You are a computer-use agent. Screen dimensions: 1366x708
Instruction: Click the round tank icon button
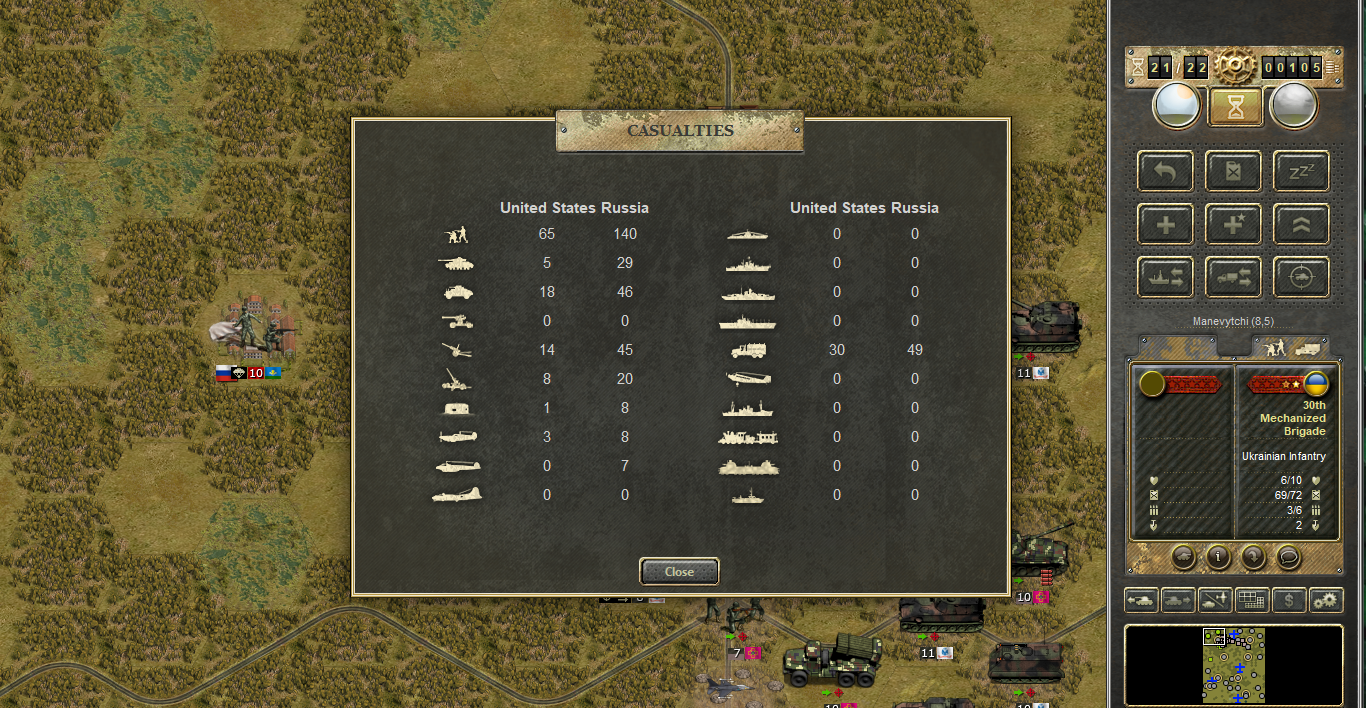[x=1181, y=556]
